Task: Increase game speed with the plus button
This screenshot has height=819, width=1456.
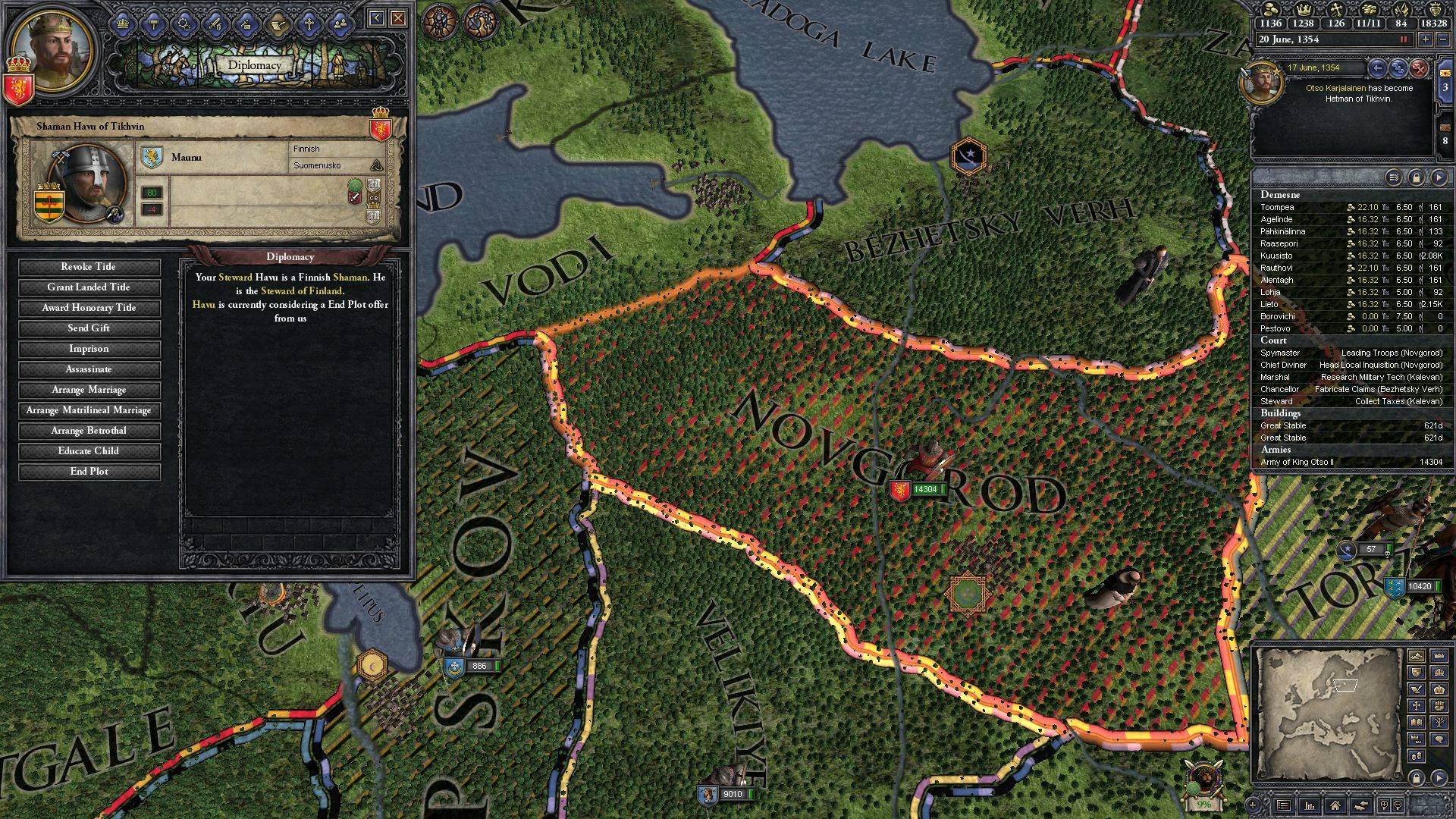Action: tap(1426, 39)
